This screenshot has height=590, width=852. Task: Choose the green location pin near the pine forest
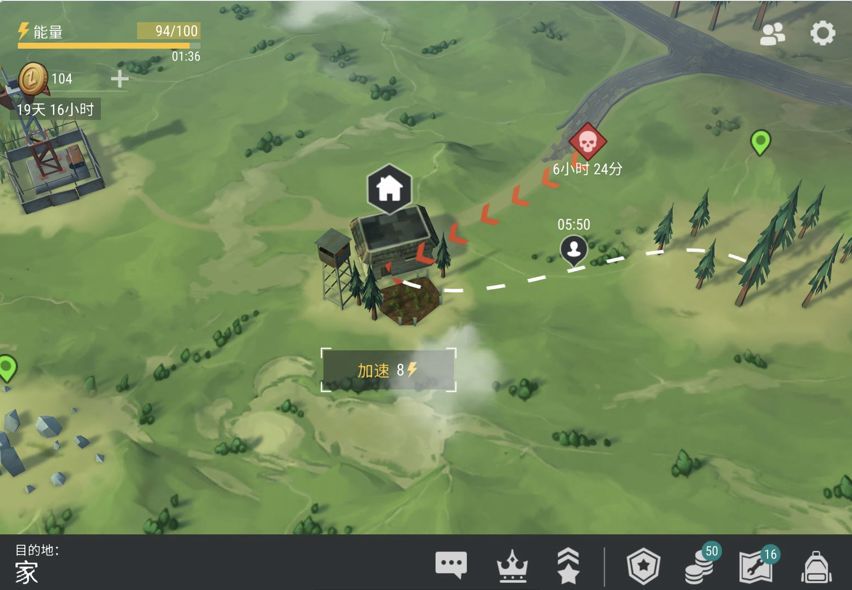coord(760,143)
